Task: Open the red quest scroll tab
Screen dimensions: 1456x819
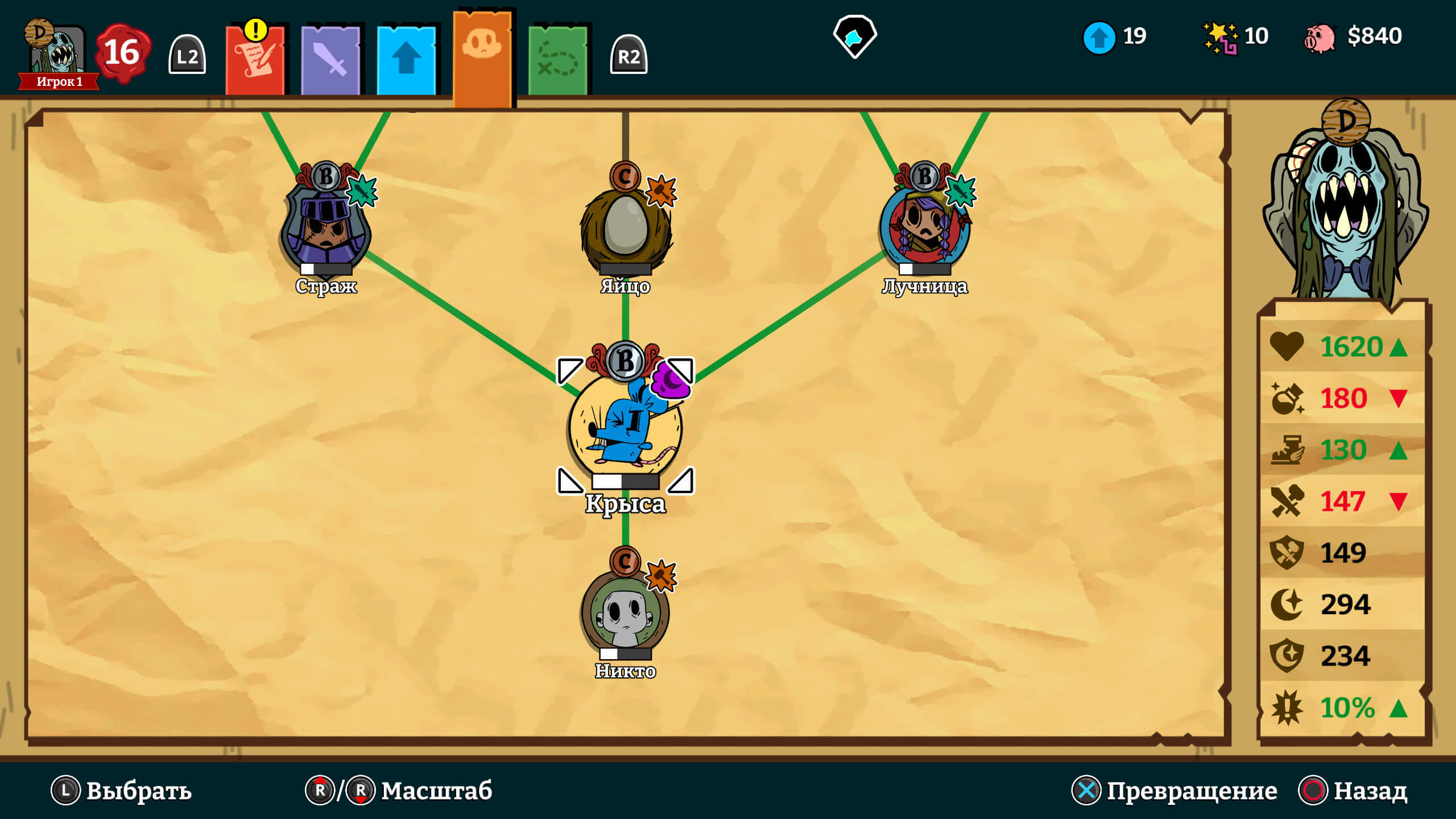Action: (255, 60)
